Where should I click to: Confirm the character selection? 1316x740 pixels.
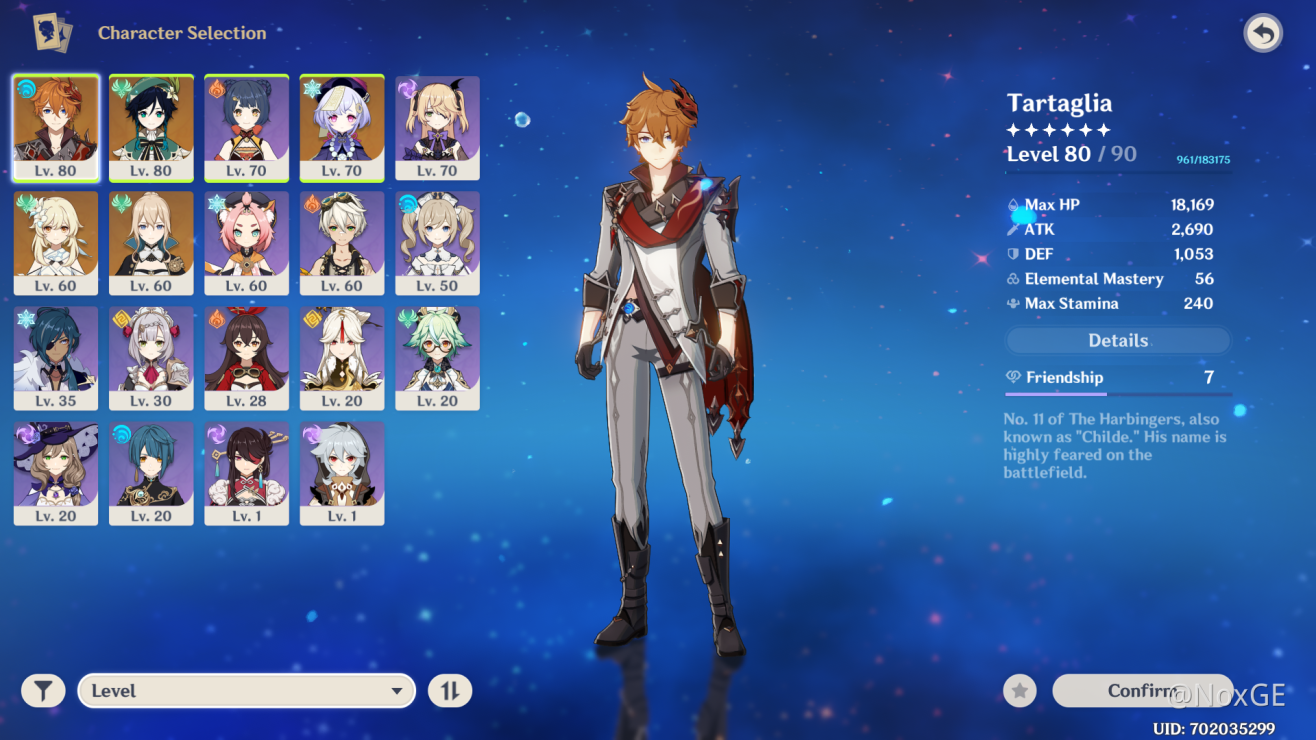click(1142, 690)
